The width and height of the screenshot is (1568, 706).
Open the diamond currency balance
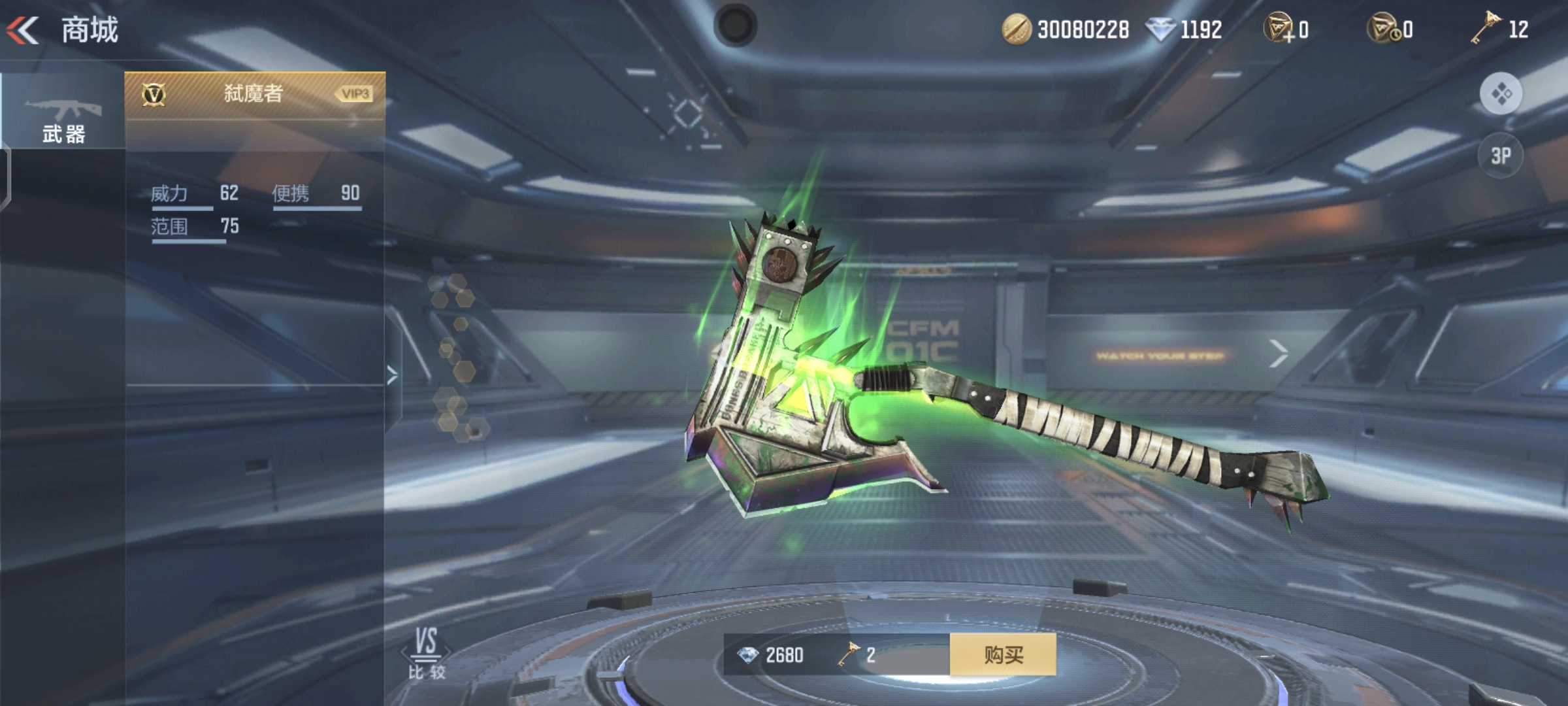click(x=1185, y=29)
